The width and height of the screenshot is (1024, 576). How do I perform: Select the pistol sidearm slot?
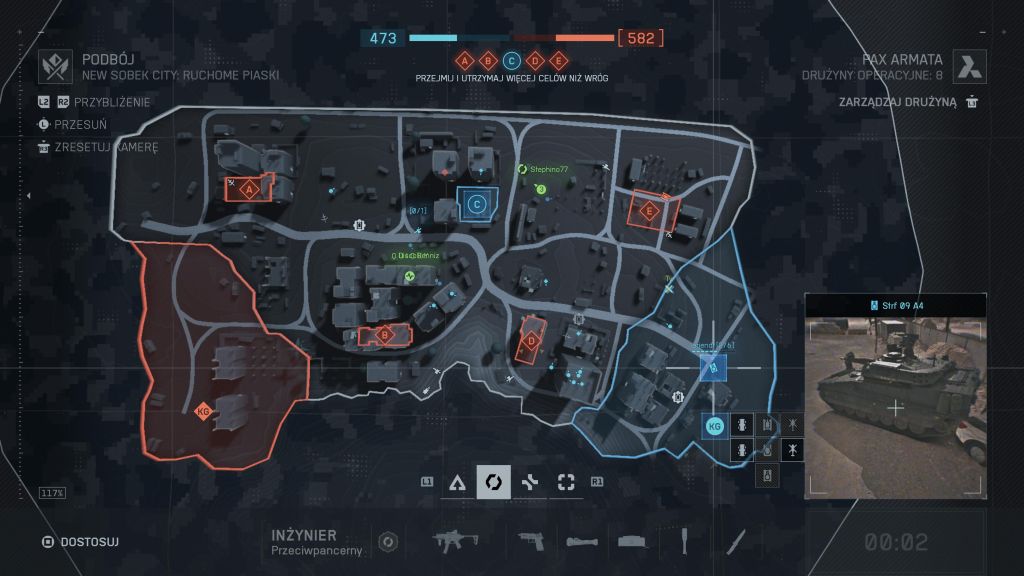click(531, 541)
